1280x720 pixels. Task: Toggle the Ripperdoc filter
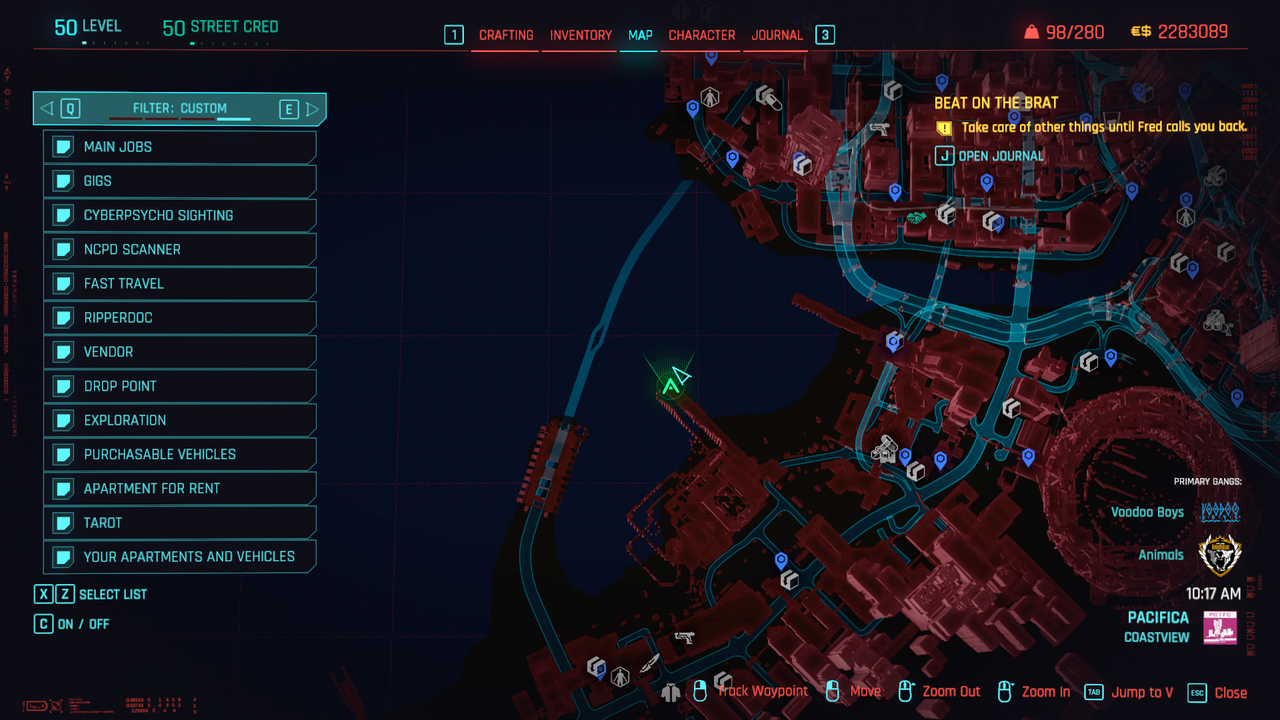[180, 318]
